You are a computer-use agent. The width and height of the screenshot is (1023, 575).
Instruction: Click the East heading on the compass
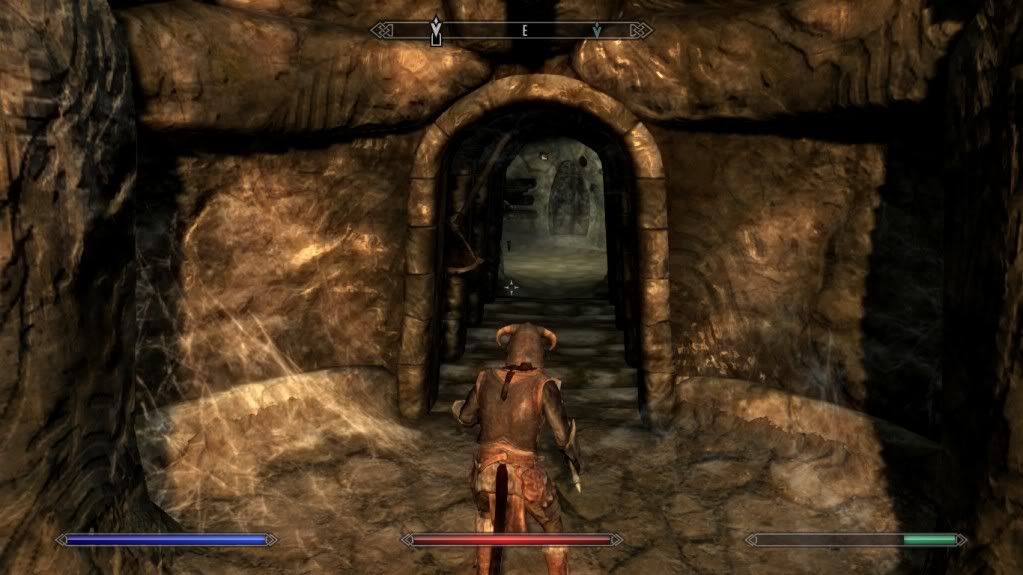523,31
